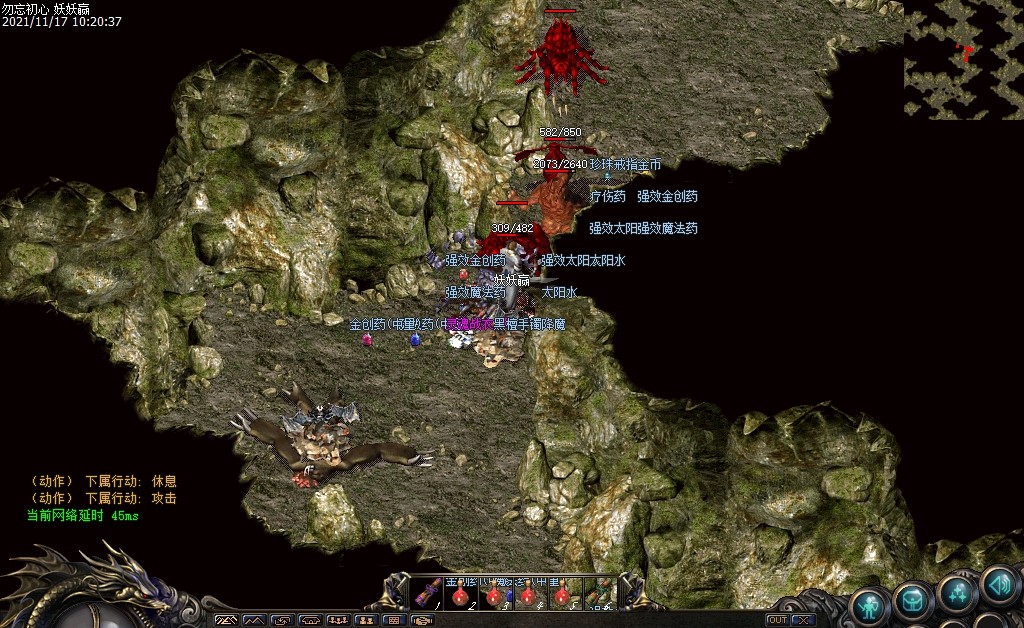Click the calendar grid toolbar button
The image size is (1024, 628).
(x=394, y=620)
